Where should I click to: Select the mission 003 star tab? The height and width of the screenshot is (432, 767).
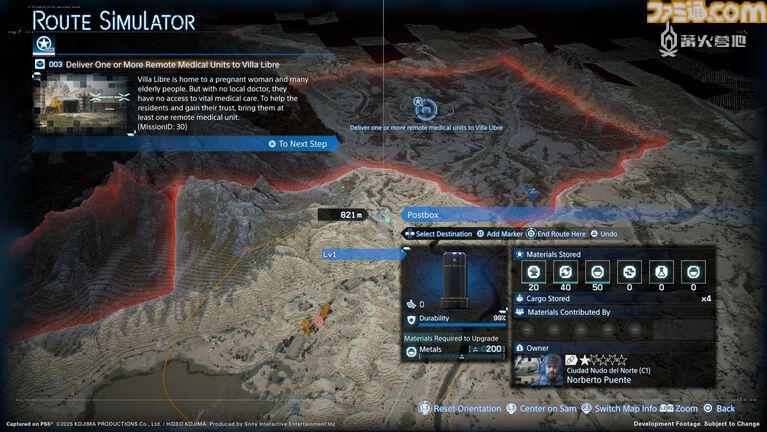pos(43,45)
